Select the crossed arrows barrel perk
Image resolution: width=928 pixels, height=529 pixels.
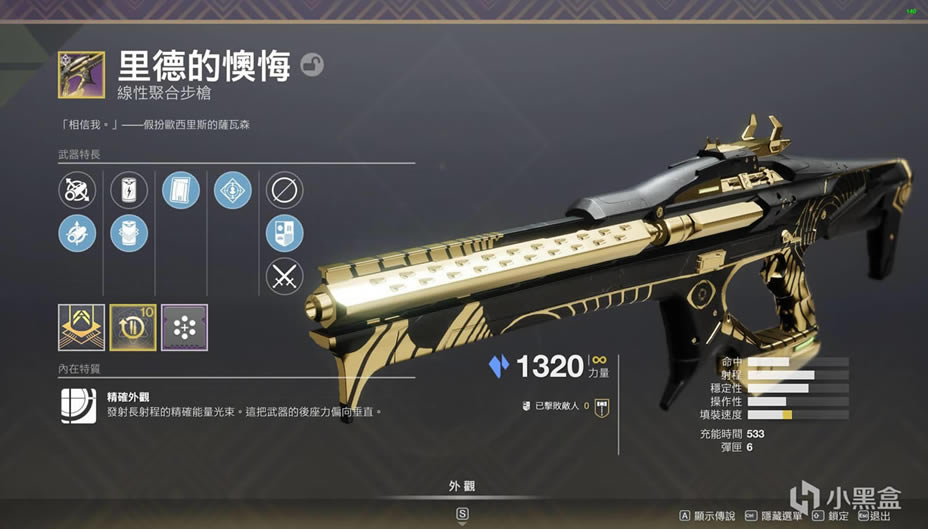(78, 189)
